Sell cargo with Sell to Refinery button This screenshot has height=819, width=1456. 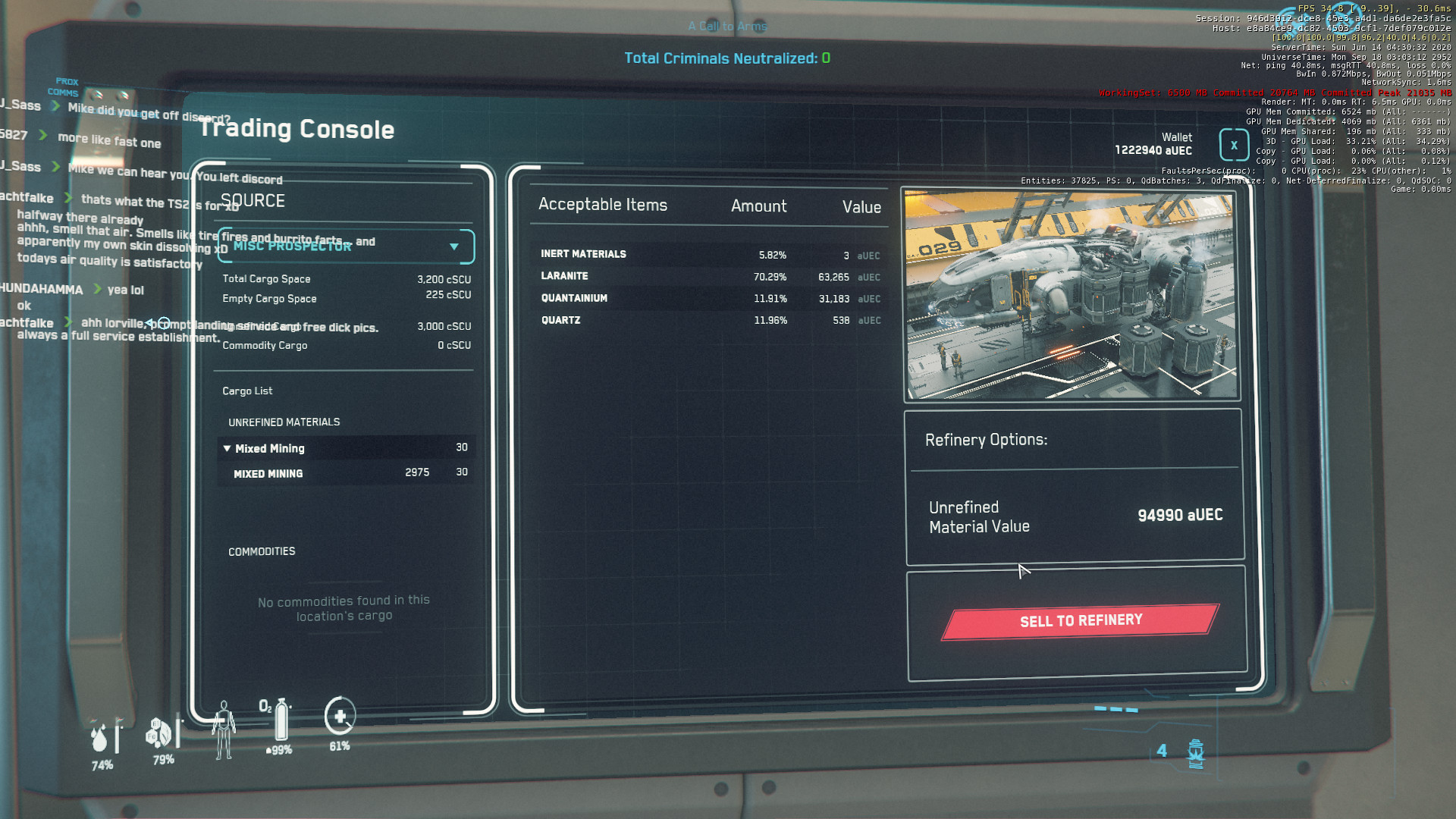(1080, 621)
